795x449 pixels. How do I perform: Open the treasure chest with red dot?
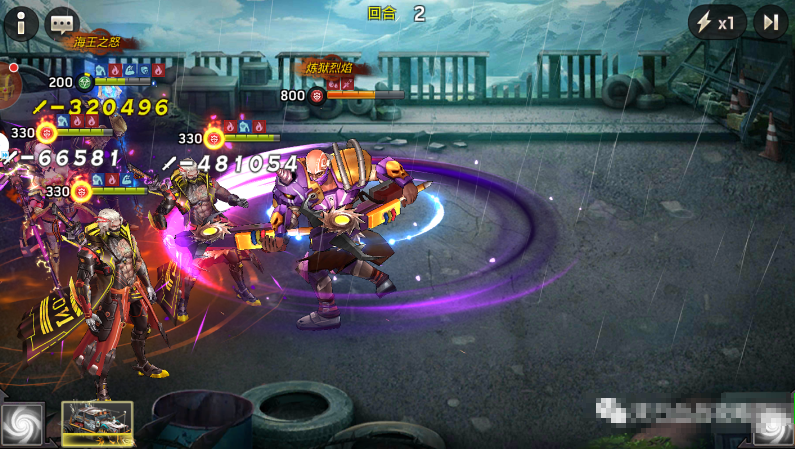tap(9, 87)
